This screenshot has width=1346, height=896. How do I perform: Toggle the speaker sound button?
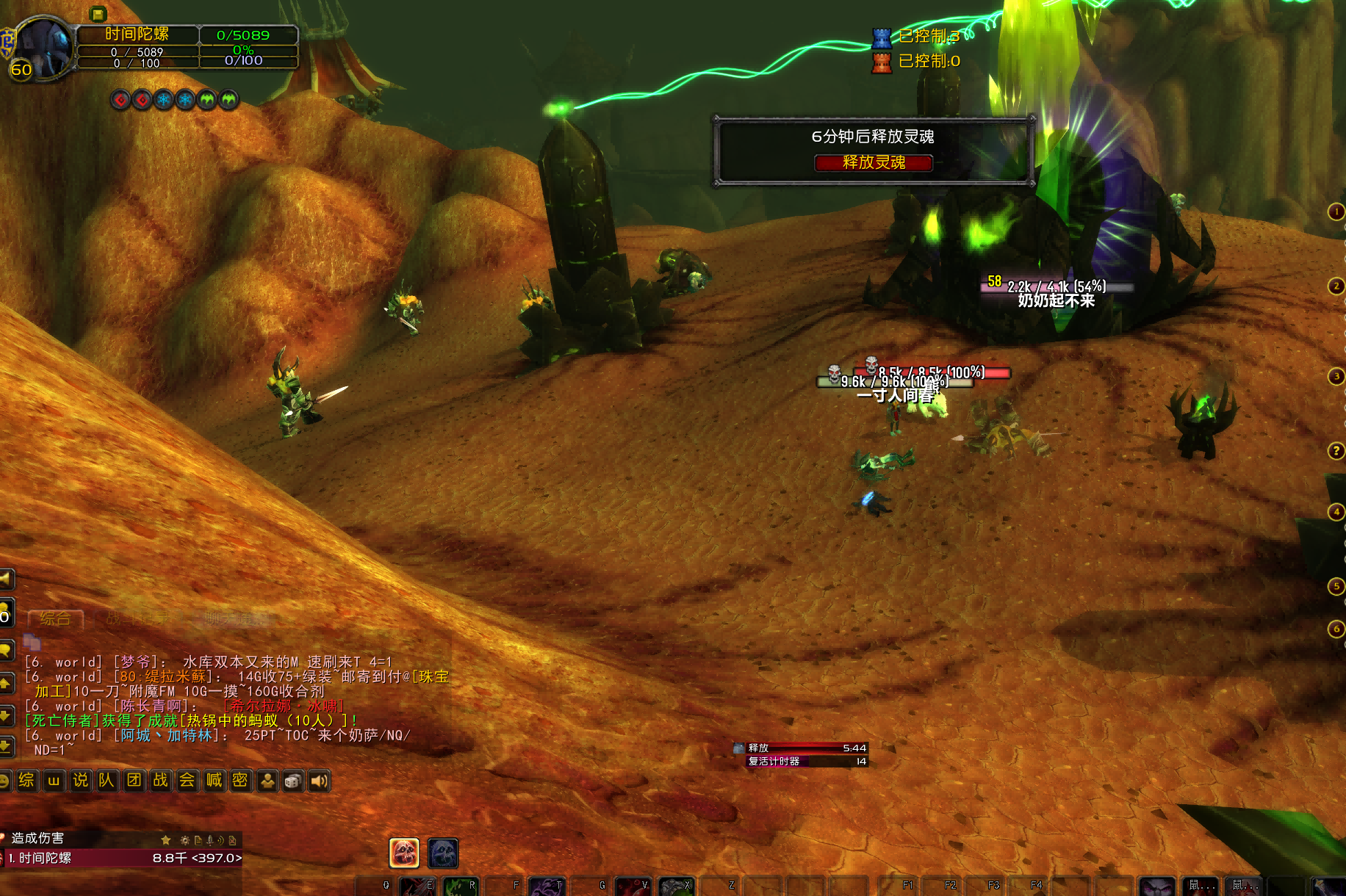[x=319, y=781]
